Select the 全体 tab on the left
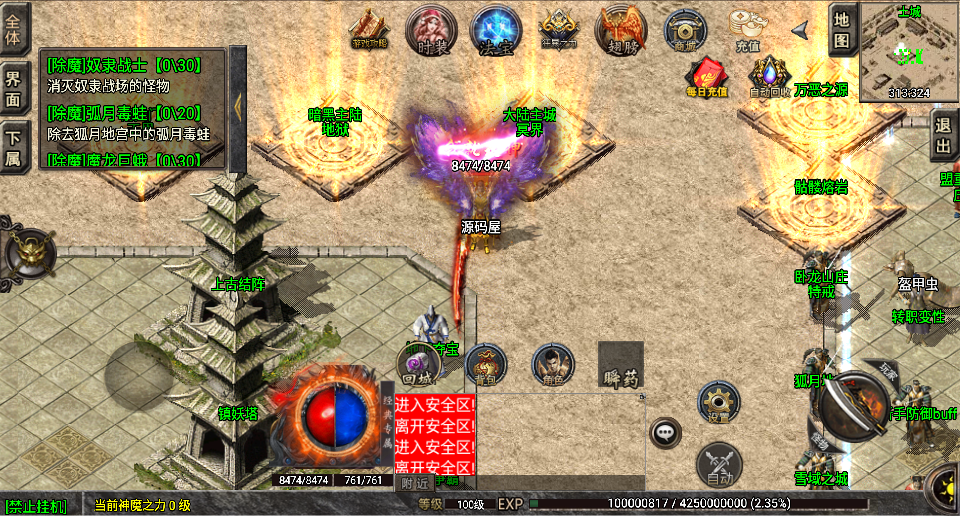This screenshot has height=516, width=960. pyautogui.click(x=14, y=29)
